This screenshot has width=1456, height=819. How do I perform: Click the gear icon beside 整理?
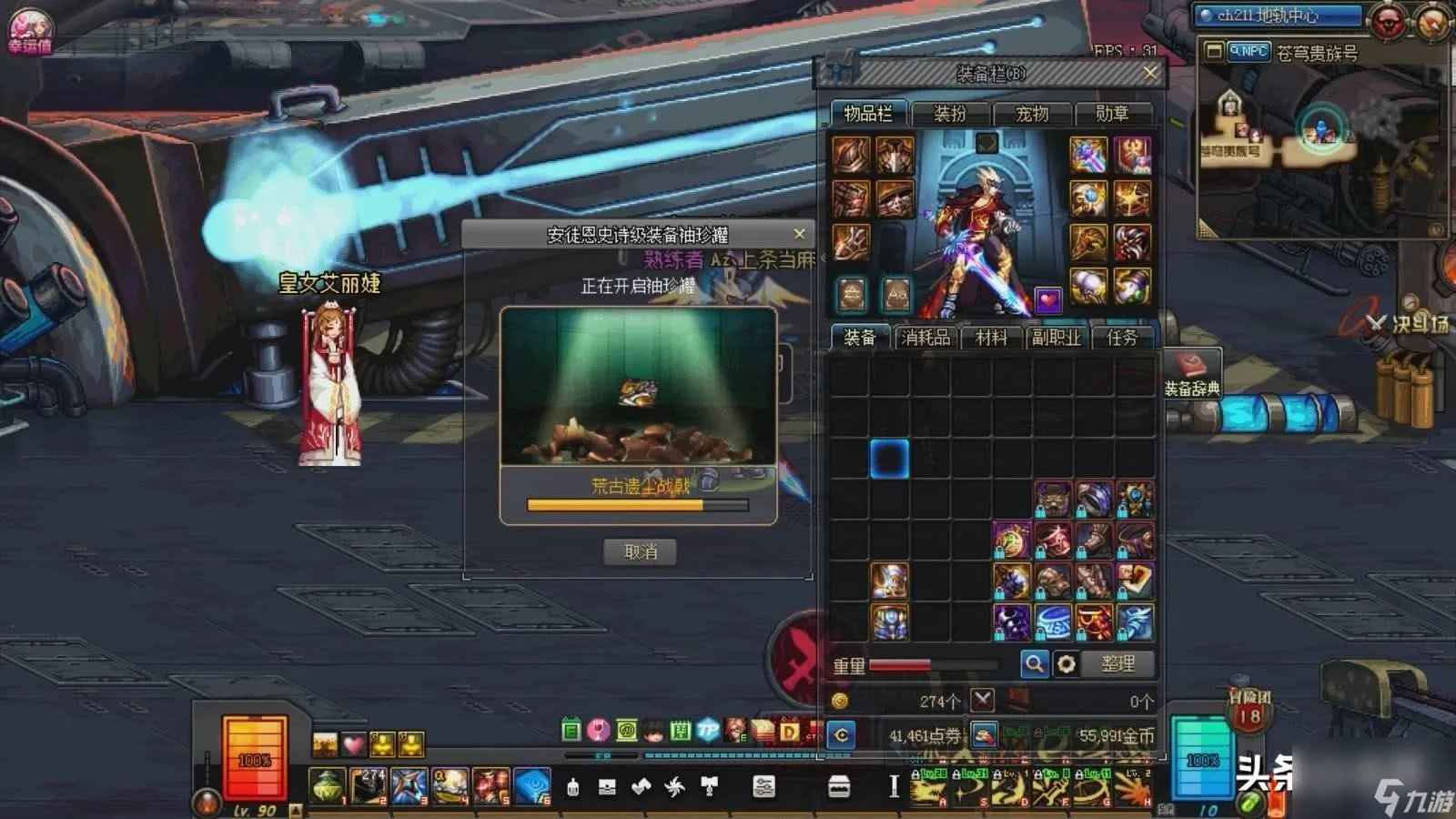pyautogui.click(x=1066, y=664)
